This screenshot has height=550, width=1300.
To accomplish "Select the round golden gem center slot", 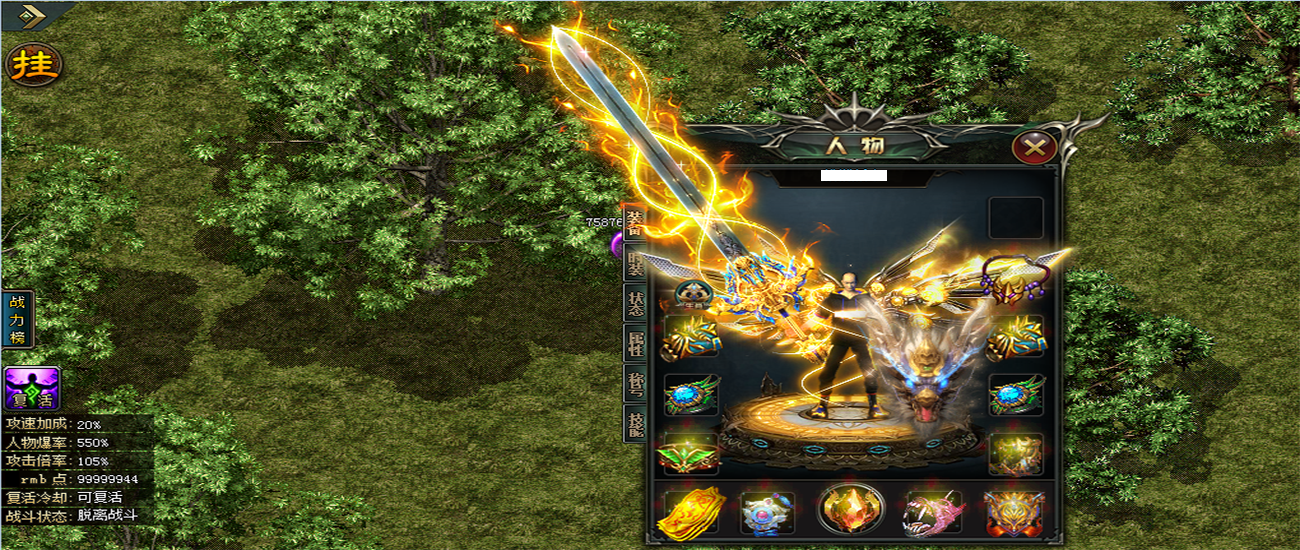I will click(x=850, y=510).
